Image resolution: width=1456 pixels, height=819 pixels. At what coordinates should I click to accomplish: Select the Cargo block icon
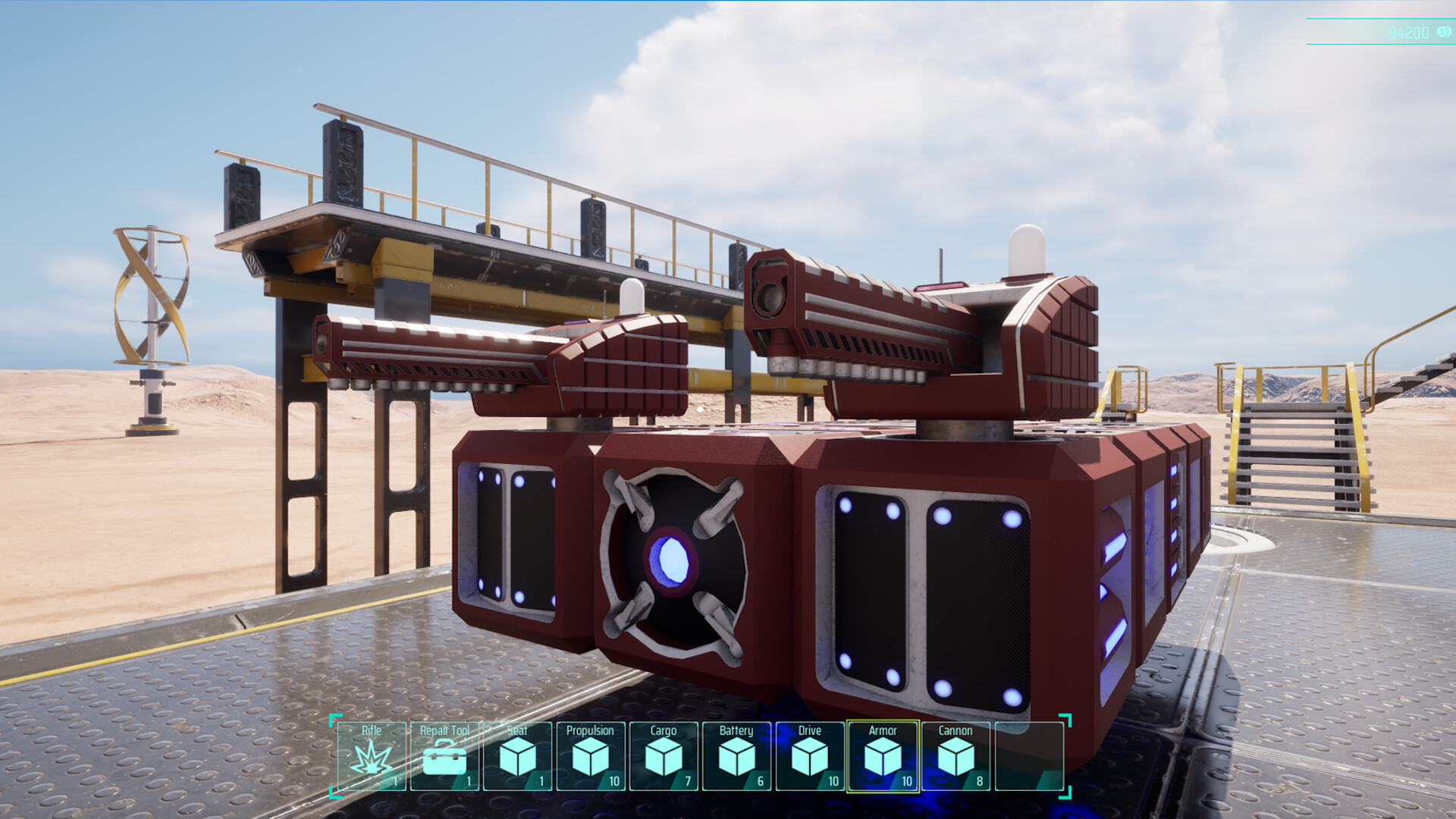click(663, 756)
